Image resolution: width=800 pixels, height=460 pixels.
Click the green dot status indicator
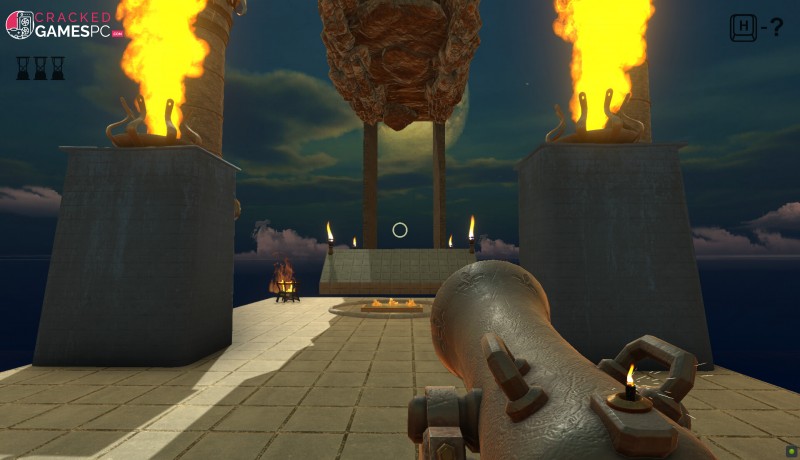790,450
